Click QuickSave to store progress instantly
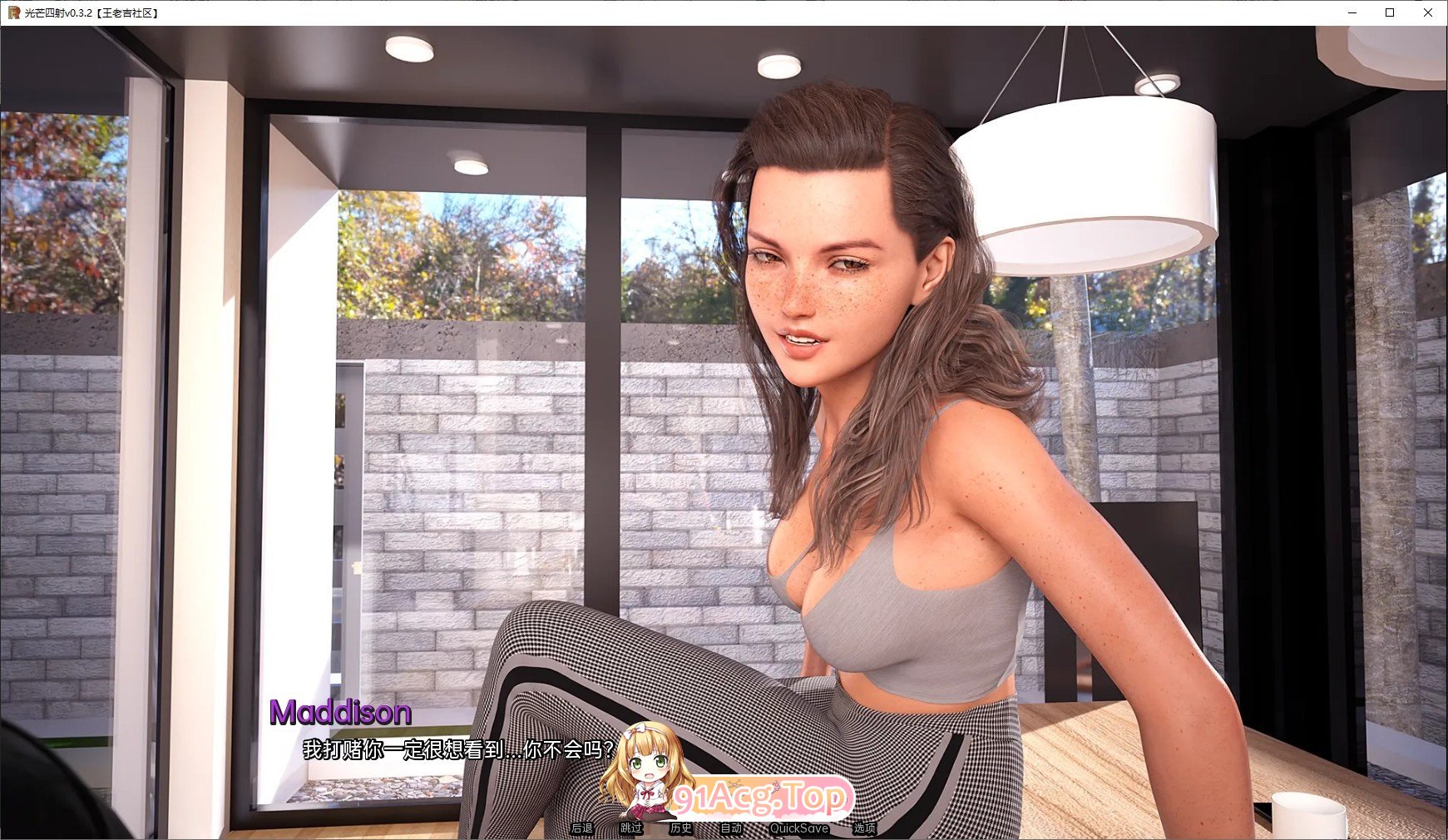This screenshot has height=840, width=1448. coord(800,828)
